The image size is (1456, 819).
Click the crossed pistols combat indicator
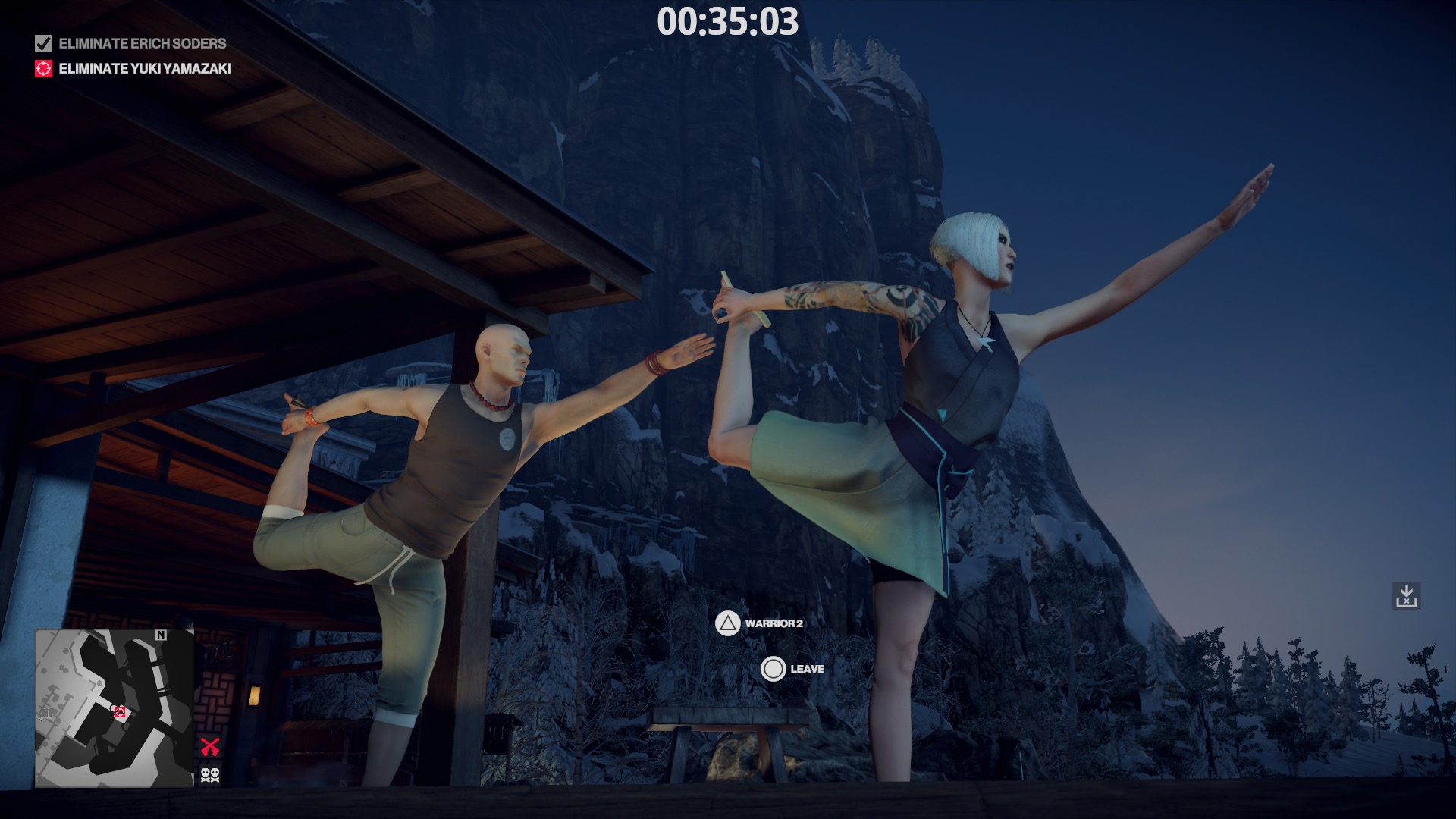[x=211, y=746]
